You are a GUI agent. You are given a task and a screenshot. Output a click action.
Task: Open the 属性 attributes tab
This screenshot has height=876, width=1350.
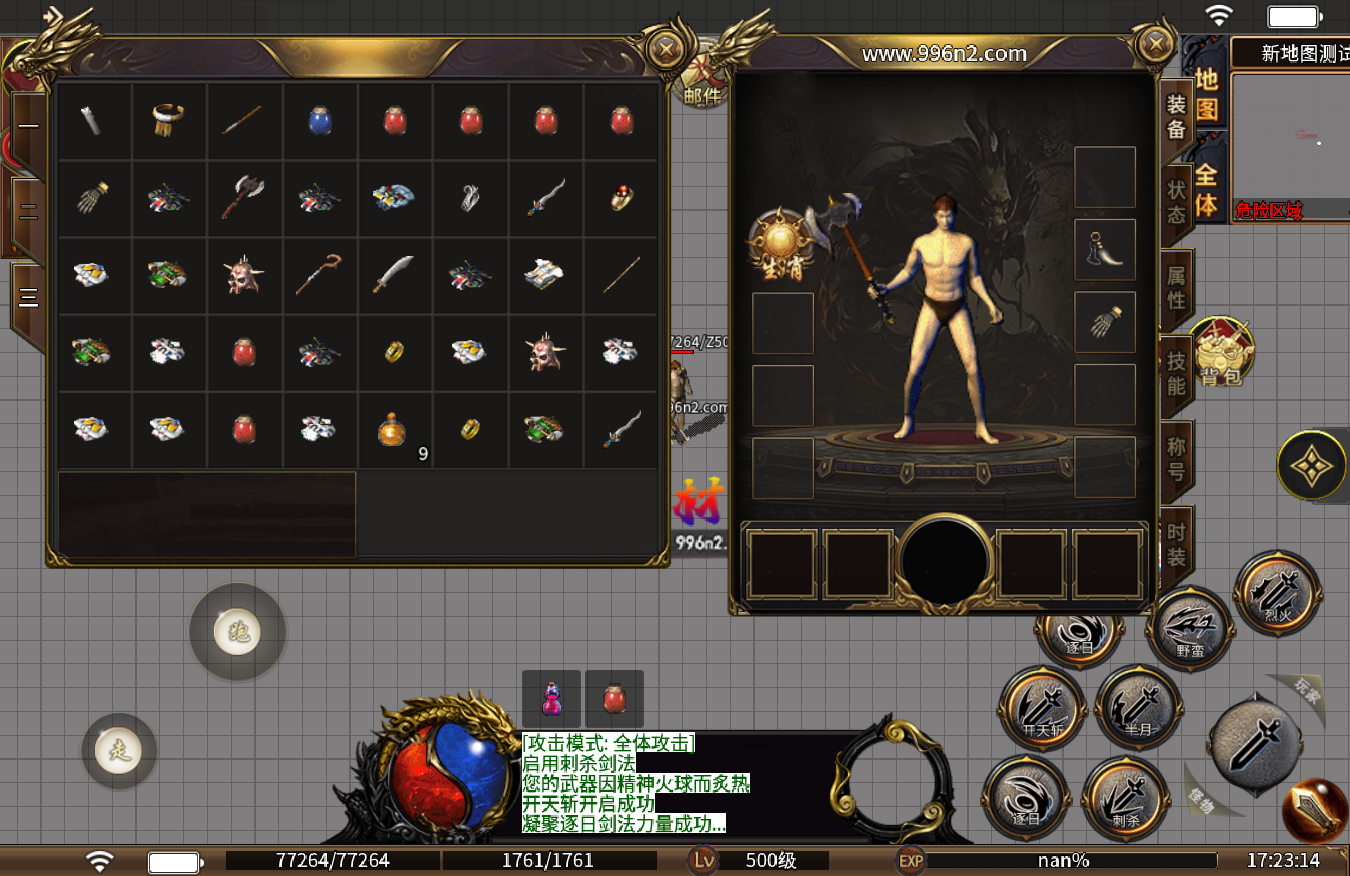[x=1177, y=286]
